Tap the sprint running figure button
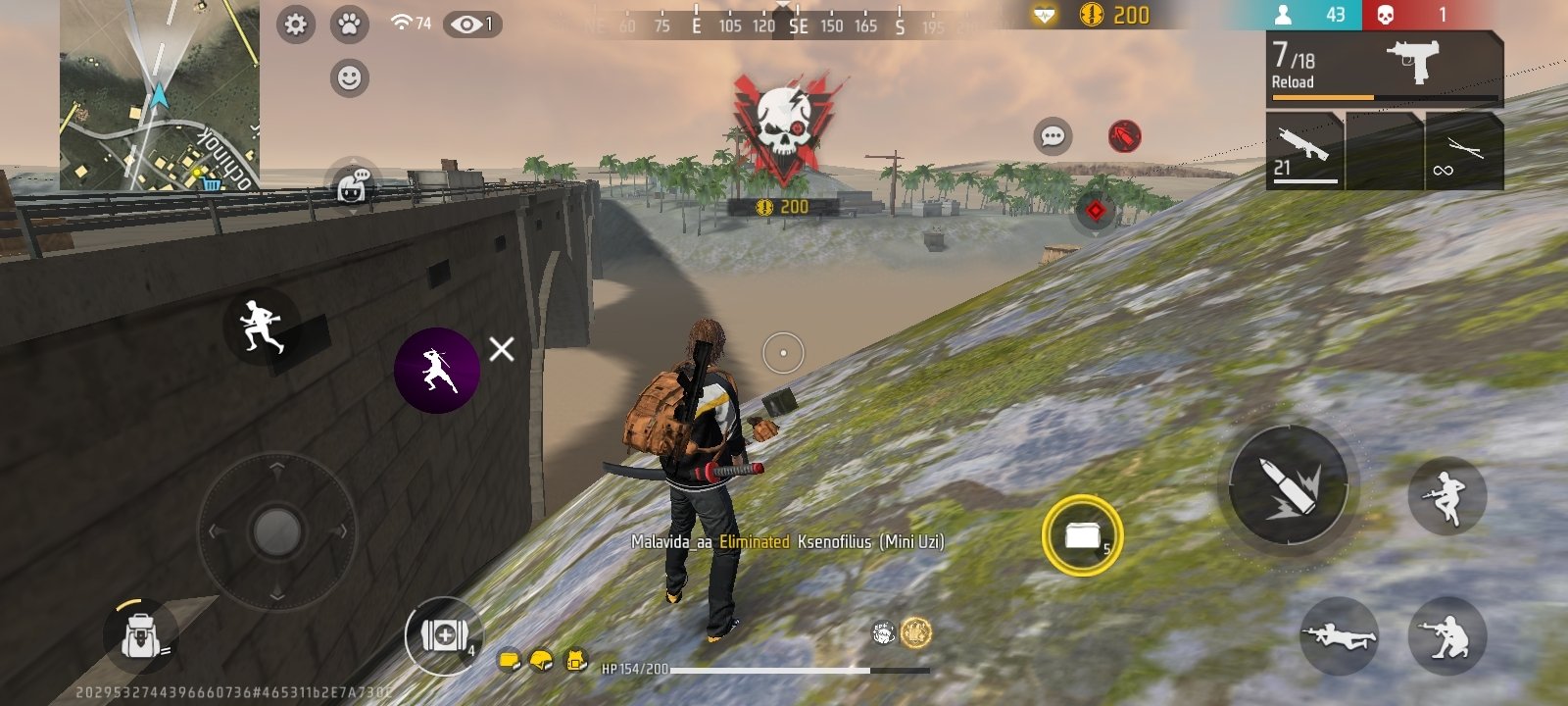This screenshot has width=1568, height=706. [262, 326]
